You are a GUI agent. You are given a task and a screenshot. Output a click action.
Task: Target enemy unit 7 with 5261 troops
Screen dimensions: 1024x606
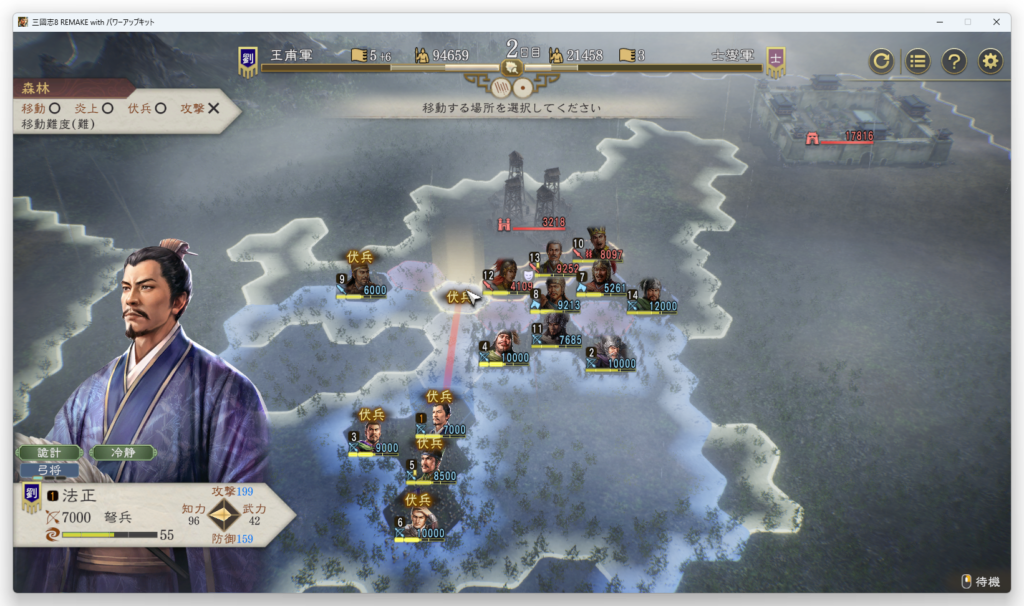click(x=601, y=279)
